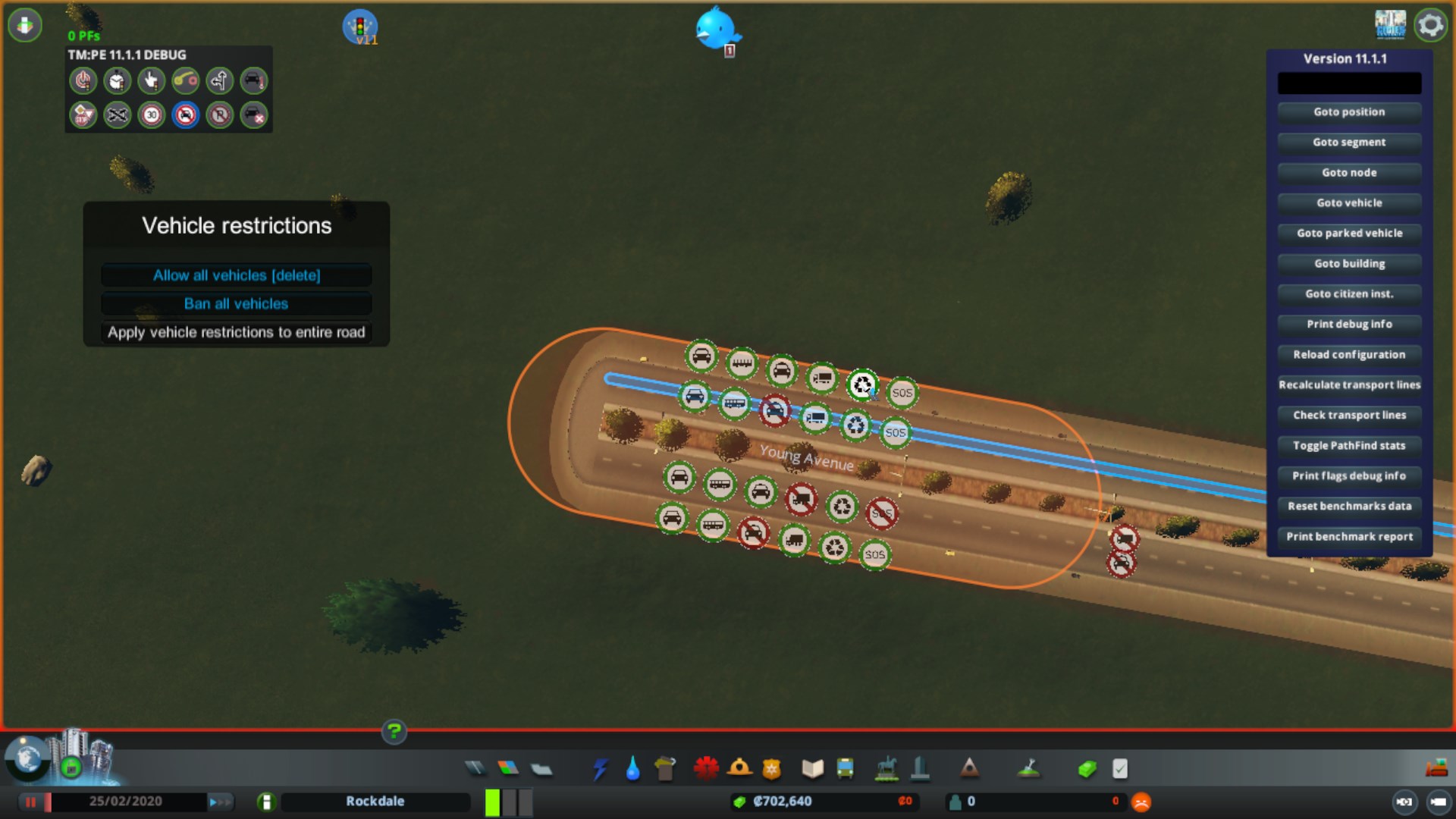
Task: Focus the black debug input field
Action: click(1349, 83)
